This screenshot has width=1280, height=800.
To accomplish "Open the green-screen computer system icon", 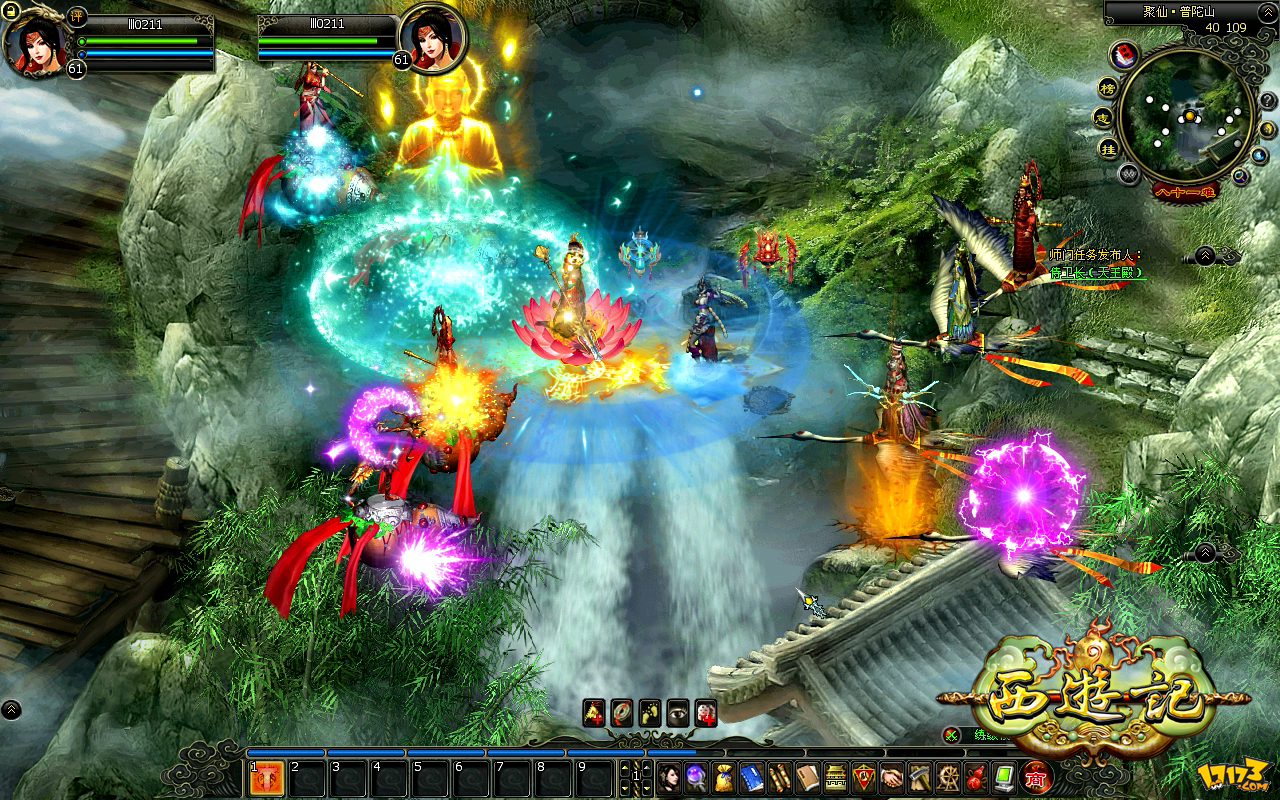I will pyautogui.click(x=1004, y=777).
